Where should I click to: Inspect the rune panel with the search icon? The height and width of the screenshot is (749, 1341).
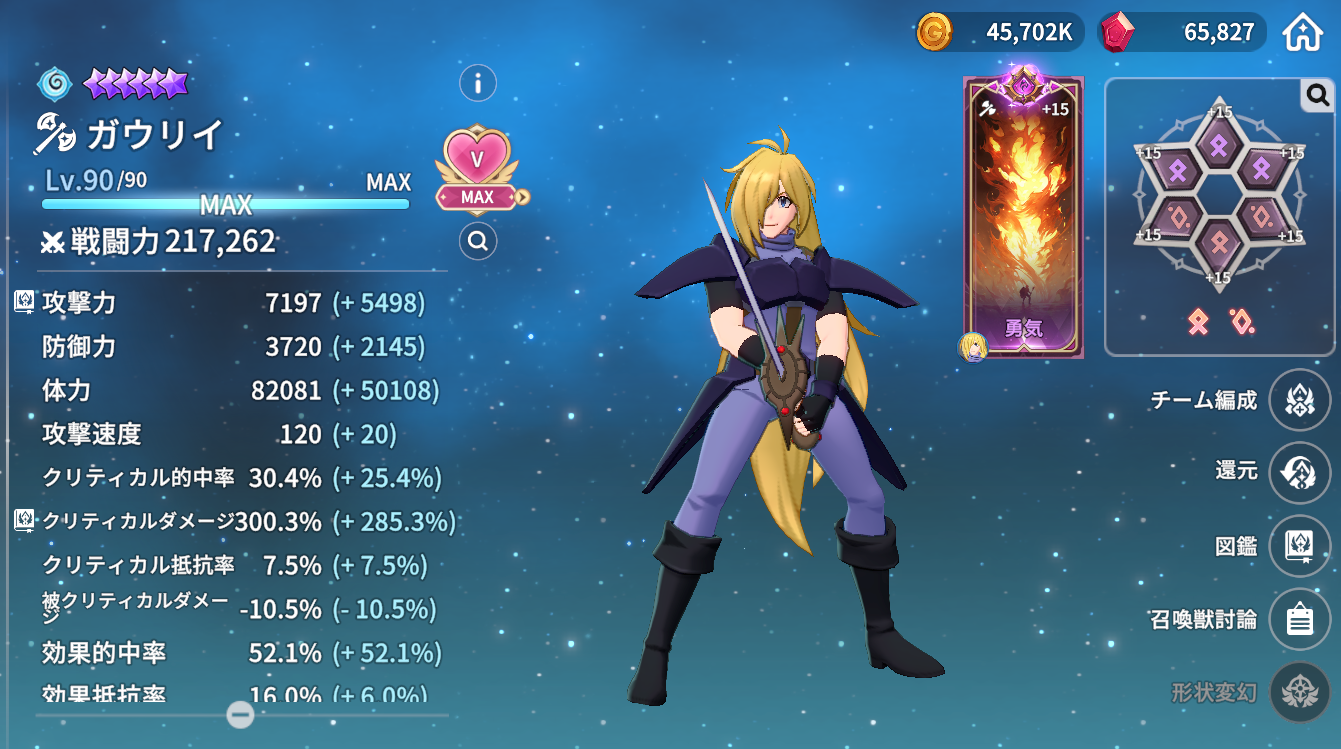click(1318, 95)
